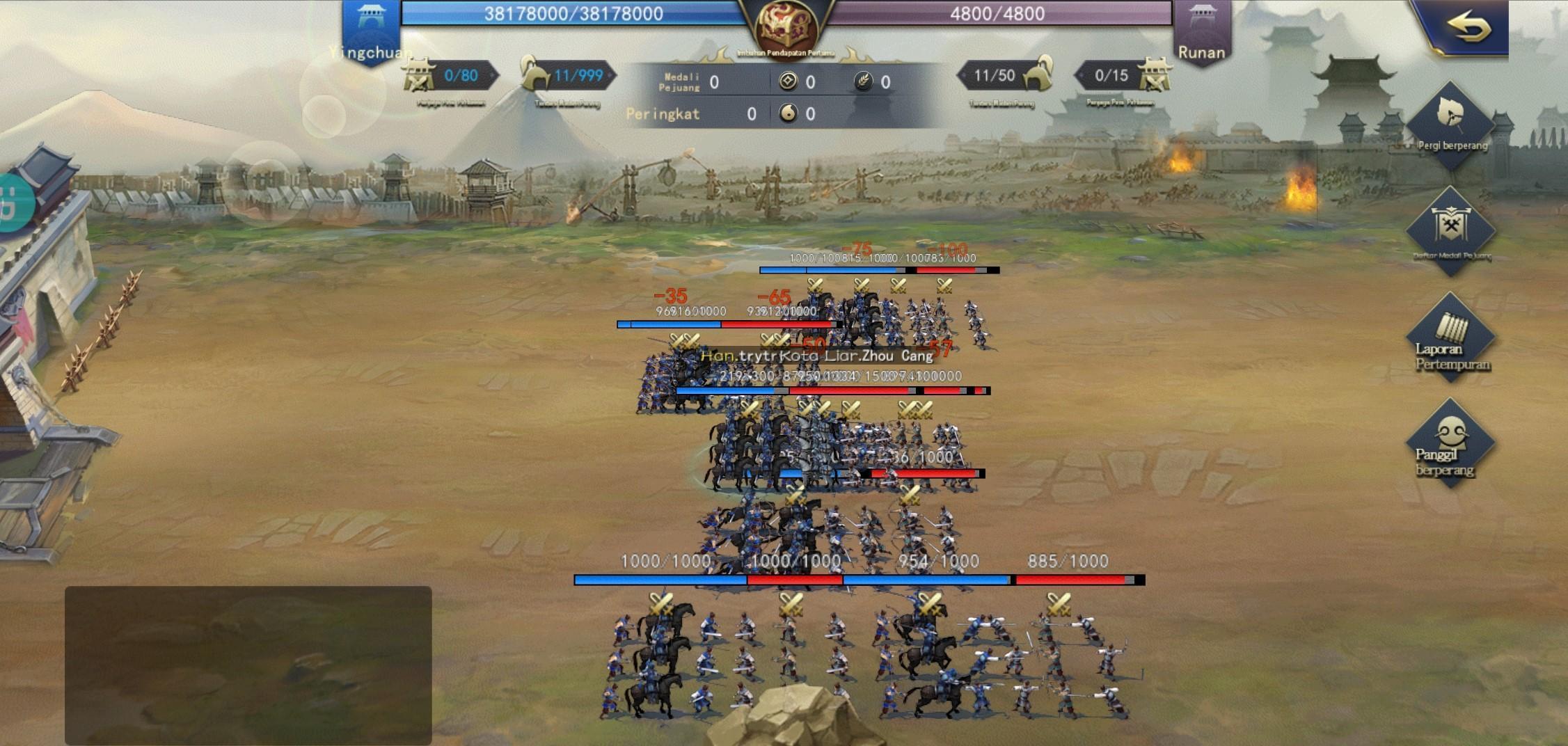Show Runan's 0/15 defending guards

(x=1123, y=76)
